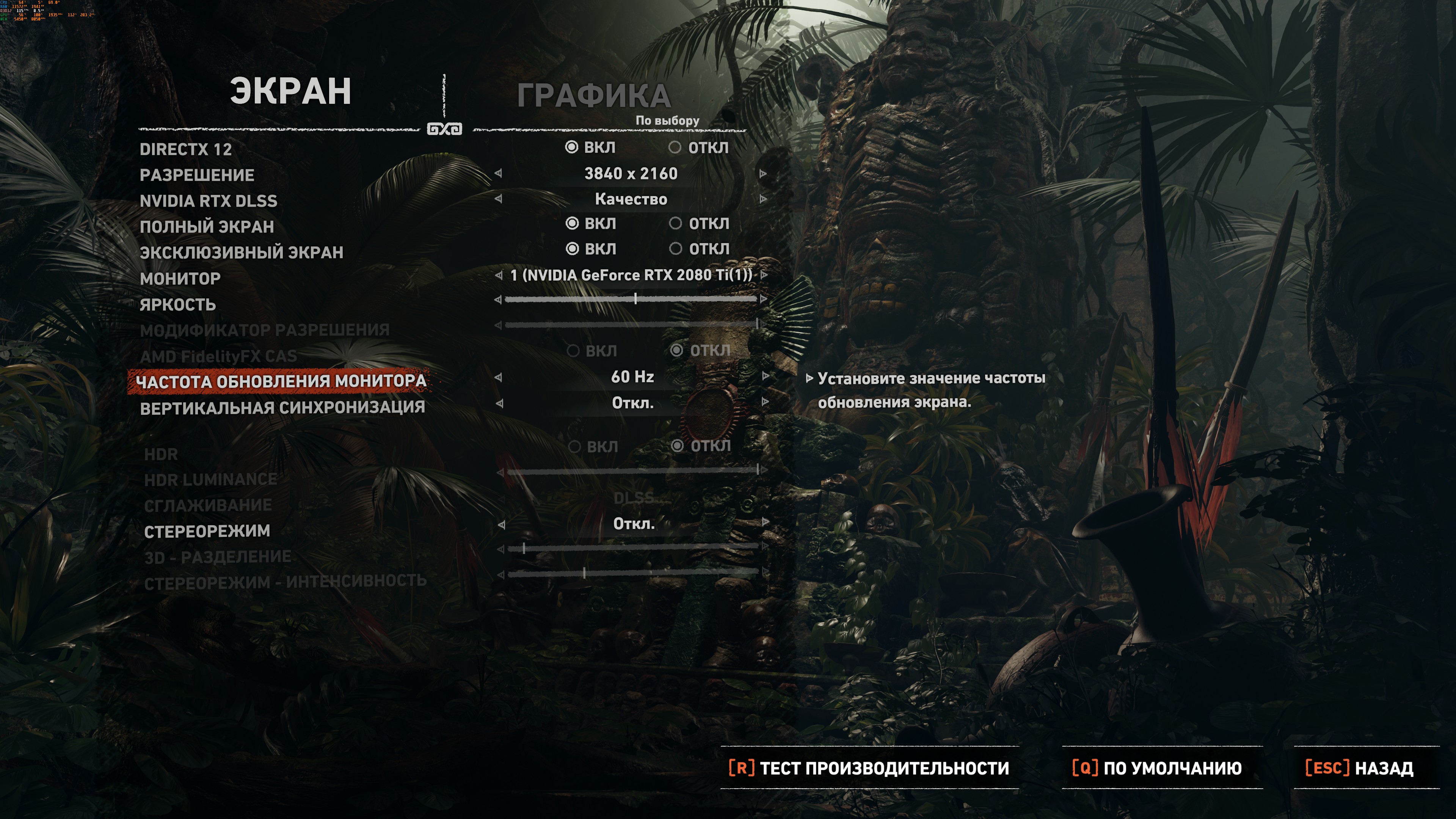
Task: Change СТЕРЕОРЕЖИМ with the right arrow
Action: pyautogui.click(x=765, y=523)
